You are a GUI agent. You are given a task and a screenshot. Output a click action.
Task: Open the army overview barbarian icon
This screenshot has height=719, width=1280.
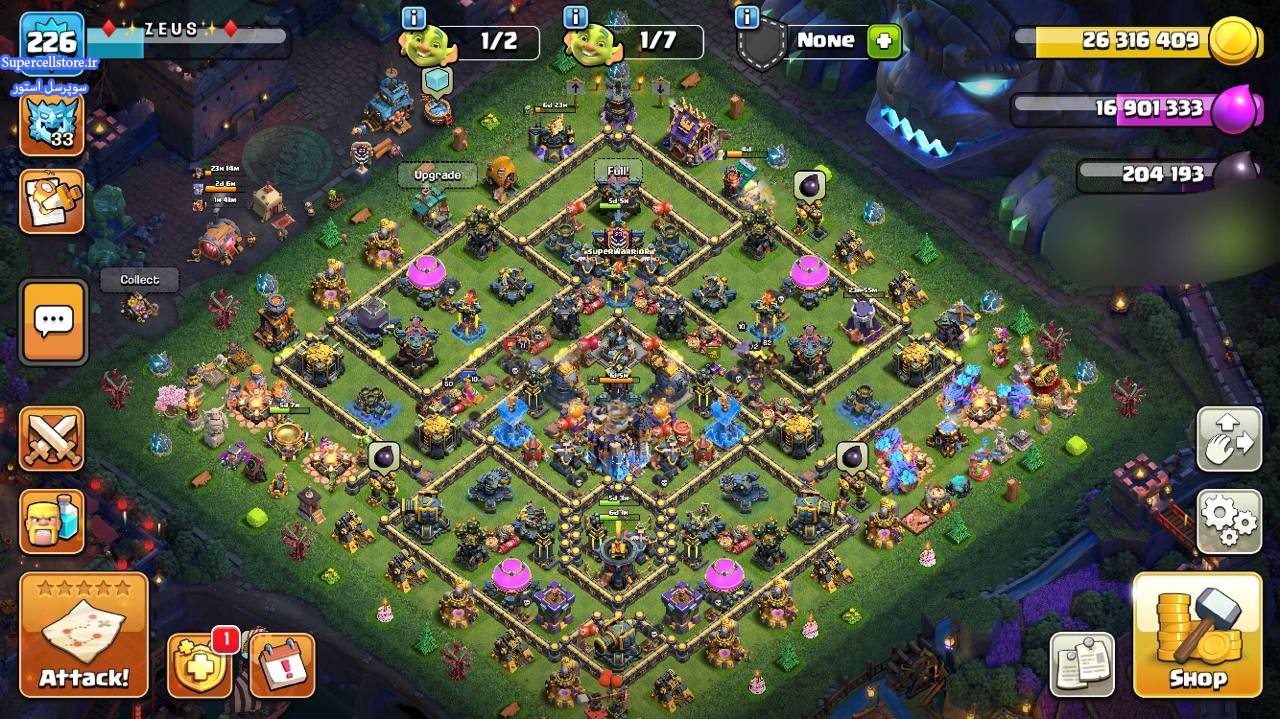(52, 520)
